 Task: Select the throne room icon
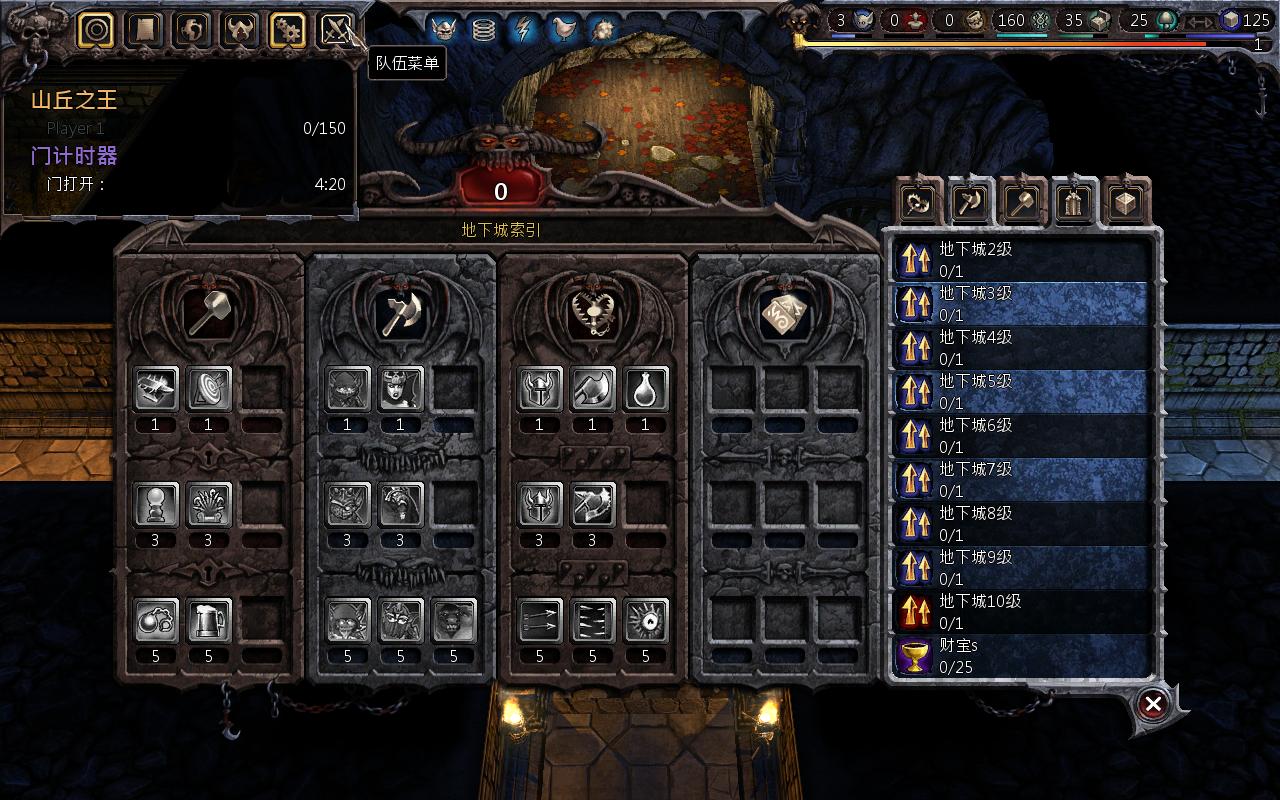point(209,505)
